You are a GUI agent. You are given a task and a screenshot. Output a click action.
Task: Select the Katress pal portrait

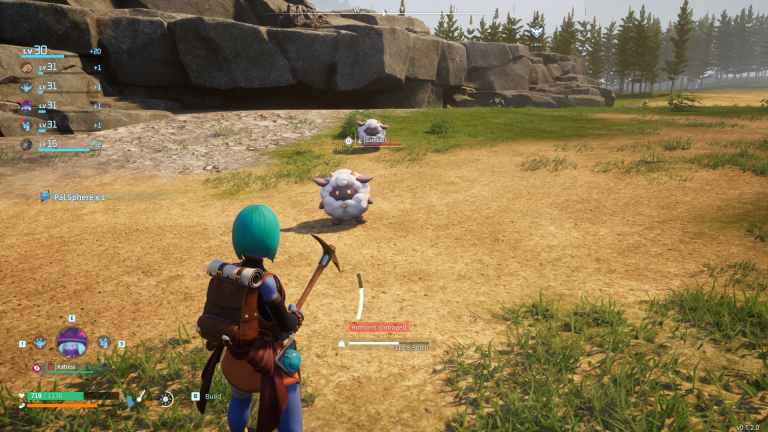[x=72, y=342]
